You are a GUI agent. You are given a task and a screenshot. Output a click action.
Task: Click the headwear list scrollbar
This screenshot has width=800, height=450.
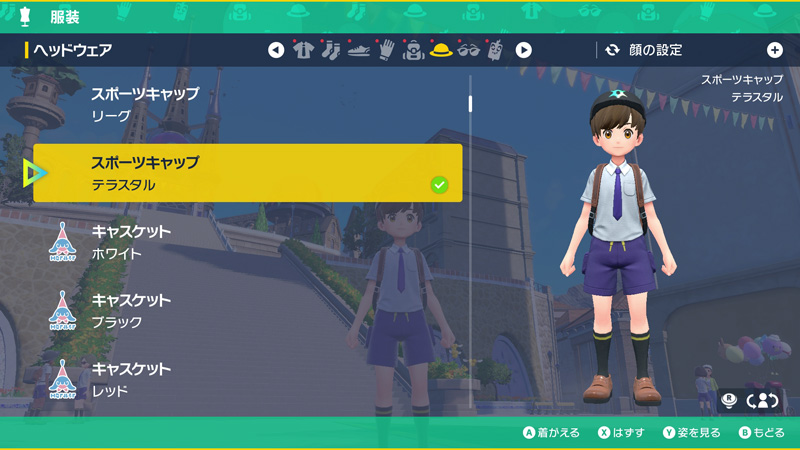[470, 250]
